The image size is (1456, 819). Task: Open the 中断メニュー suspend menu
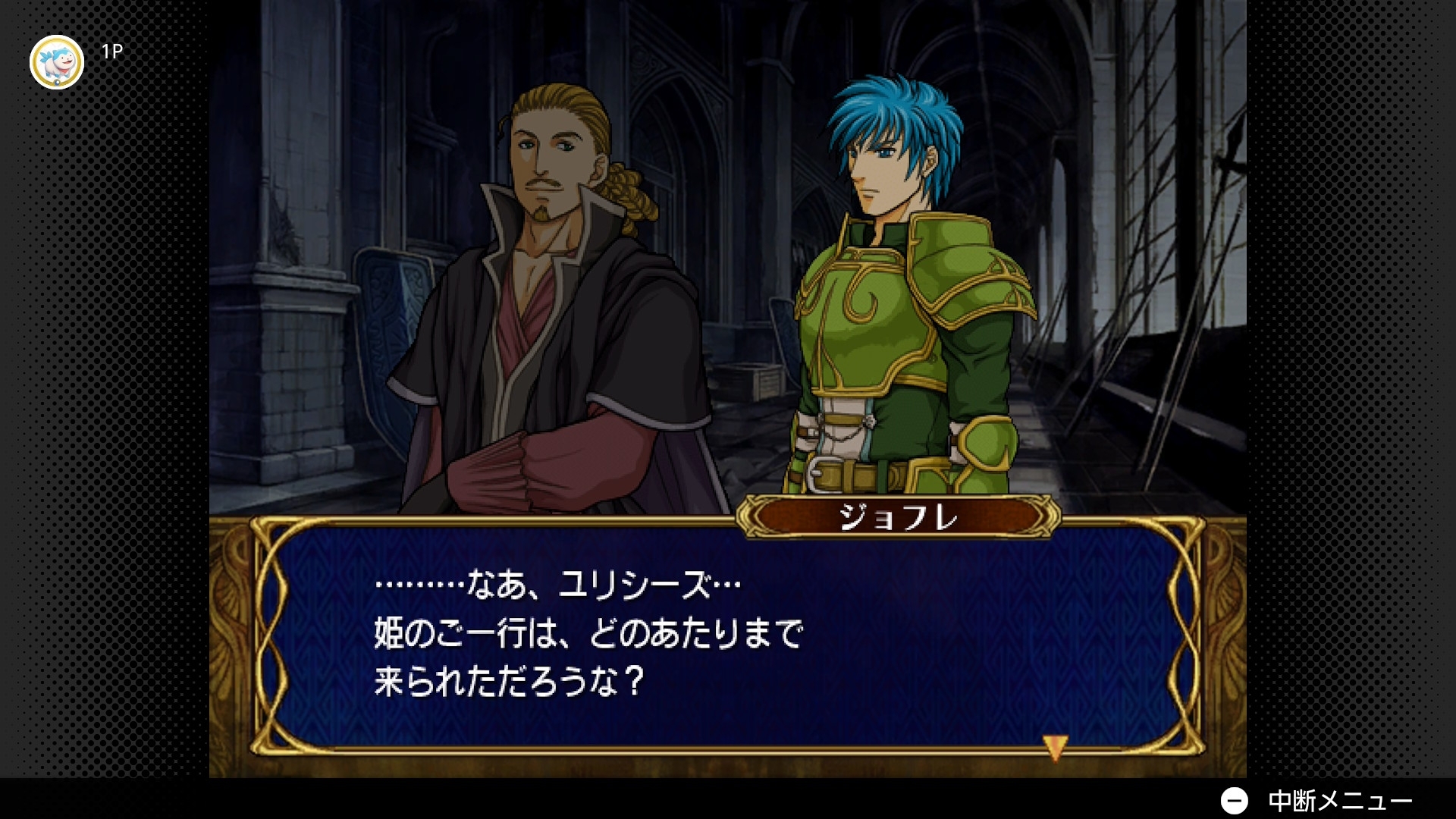tap(1318, 800)
